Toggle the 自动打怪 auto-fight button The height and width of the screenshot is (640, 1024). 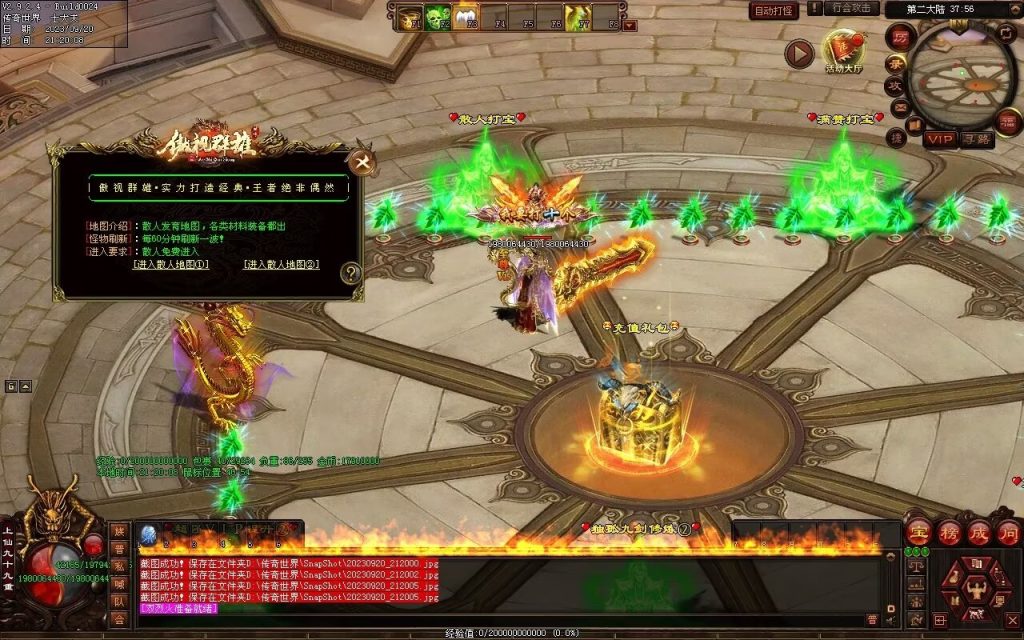(774, 10)
